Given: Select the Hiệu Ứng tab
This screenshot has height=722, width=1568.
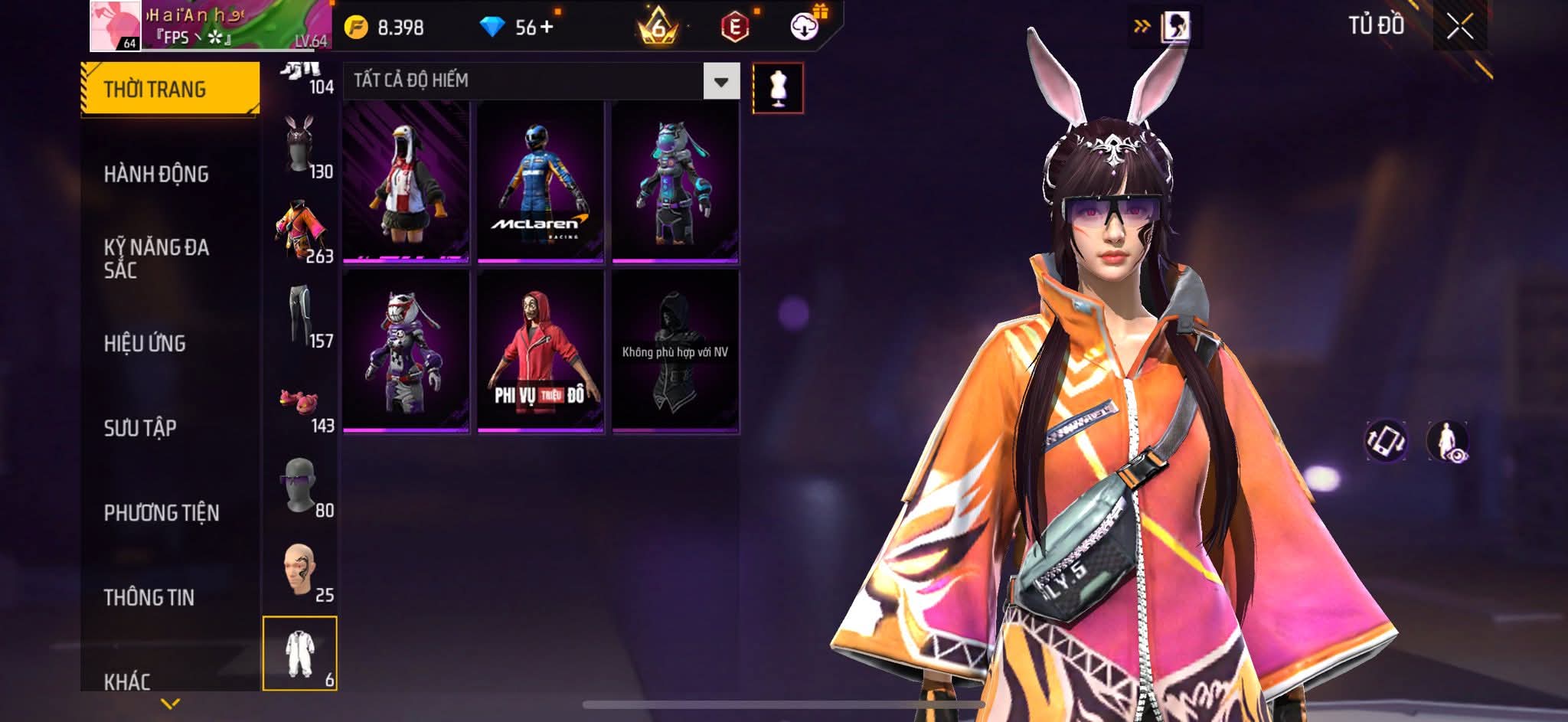Looking at the screenshot, I should 145,344.
